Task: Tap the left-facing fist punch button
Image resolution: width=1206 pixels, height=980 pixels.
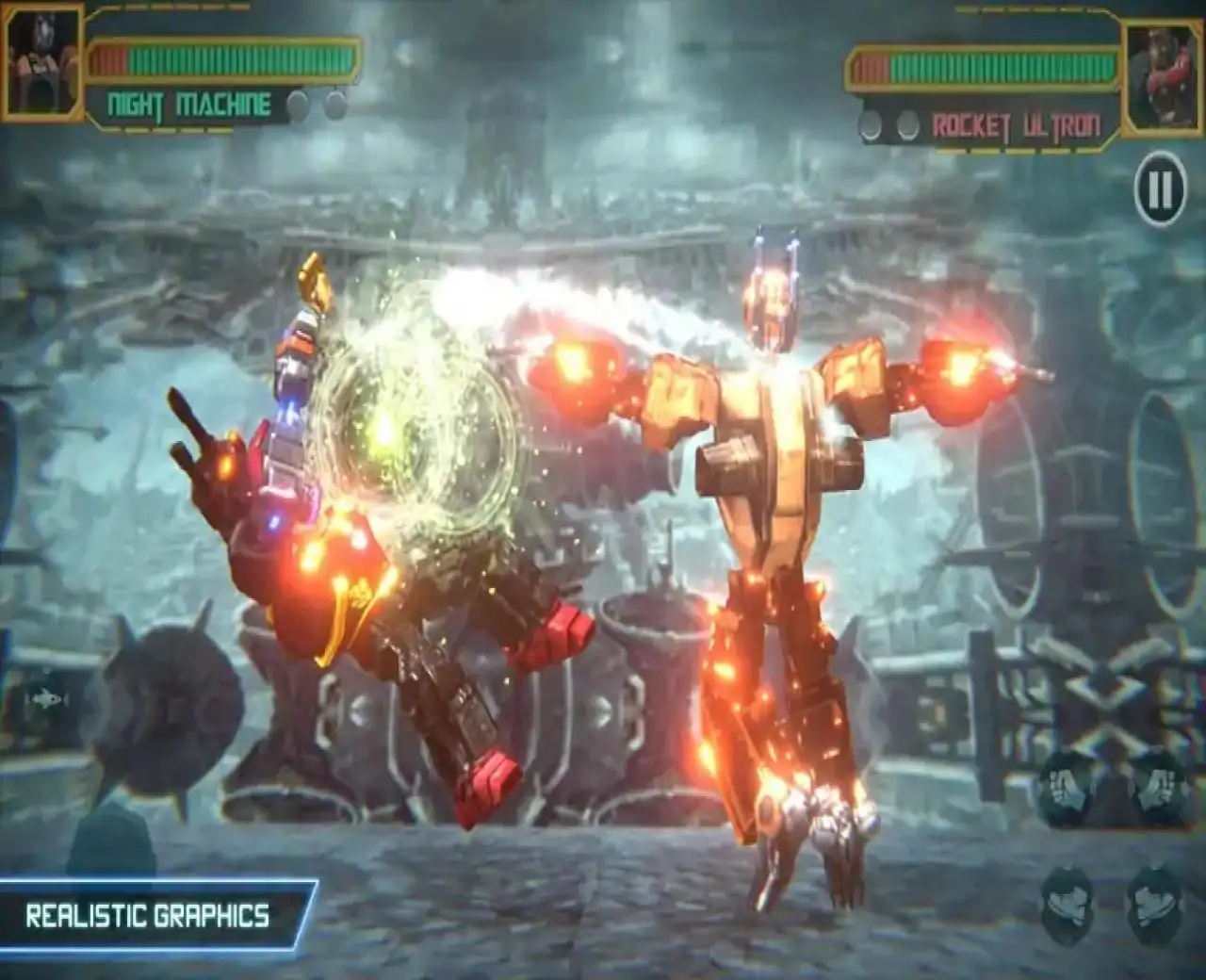Action: click(x=1067, y=791)
